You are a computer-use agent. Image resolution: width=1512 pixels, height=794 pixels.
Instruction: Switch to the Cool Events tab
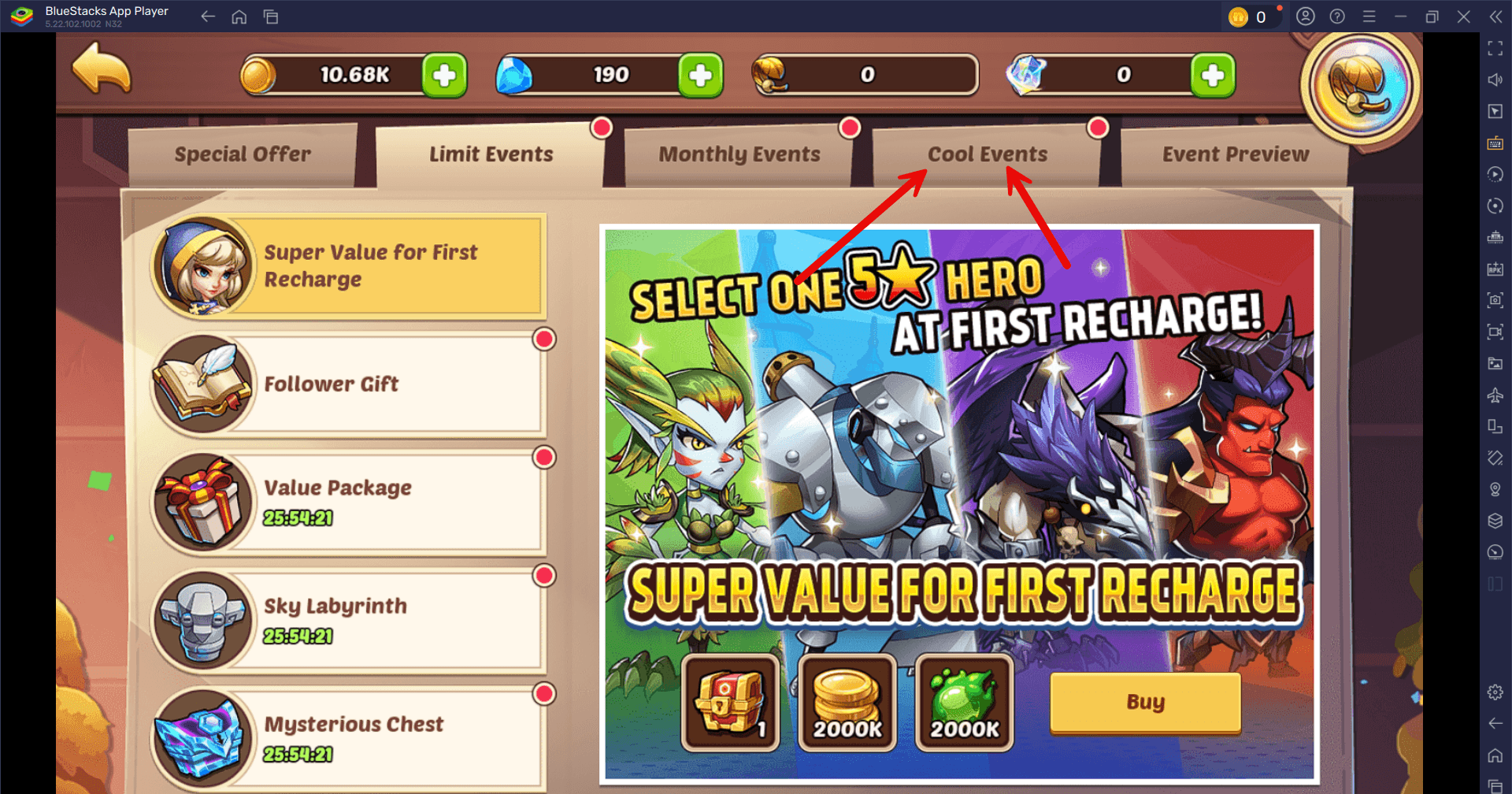click(x=987, y=154)
